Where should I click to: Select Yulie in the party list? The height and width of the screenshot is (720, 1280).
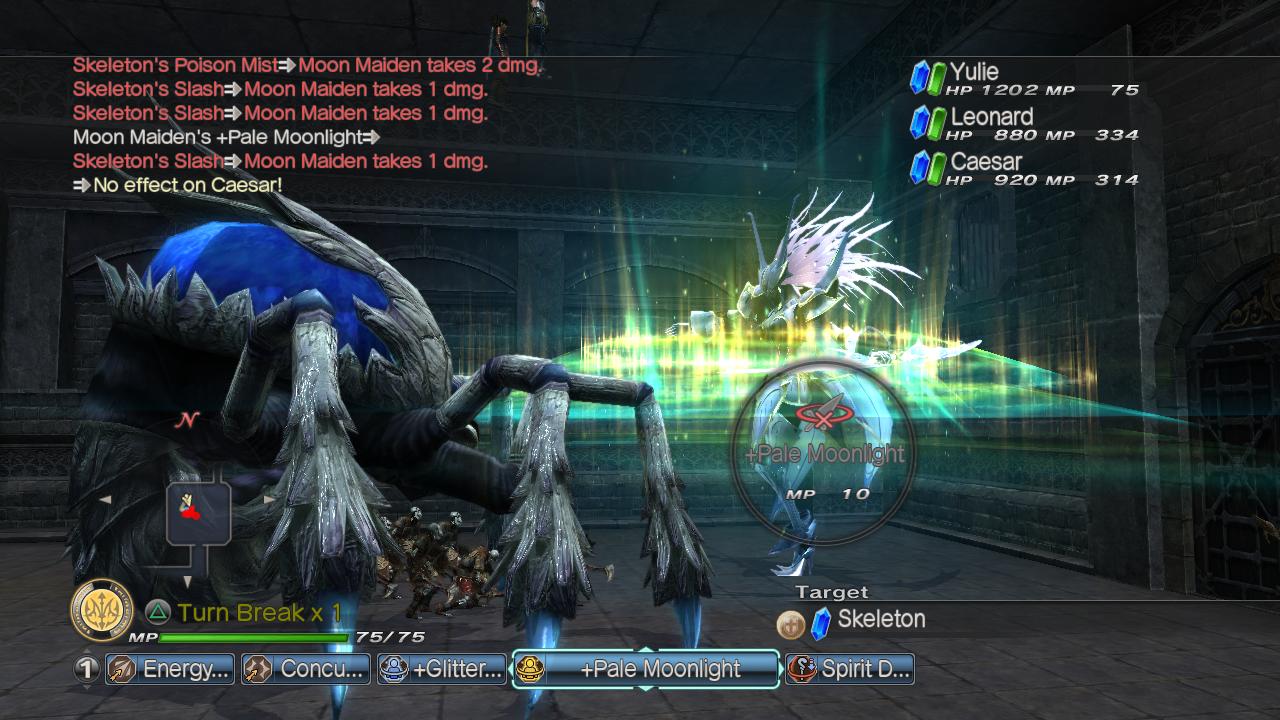tap(1024, 78)
